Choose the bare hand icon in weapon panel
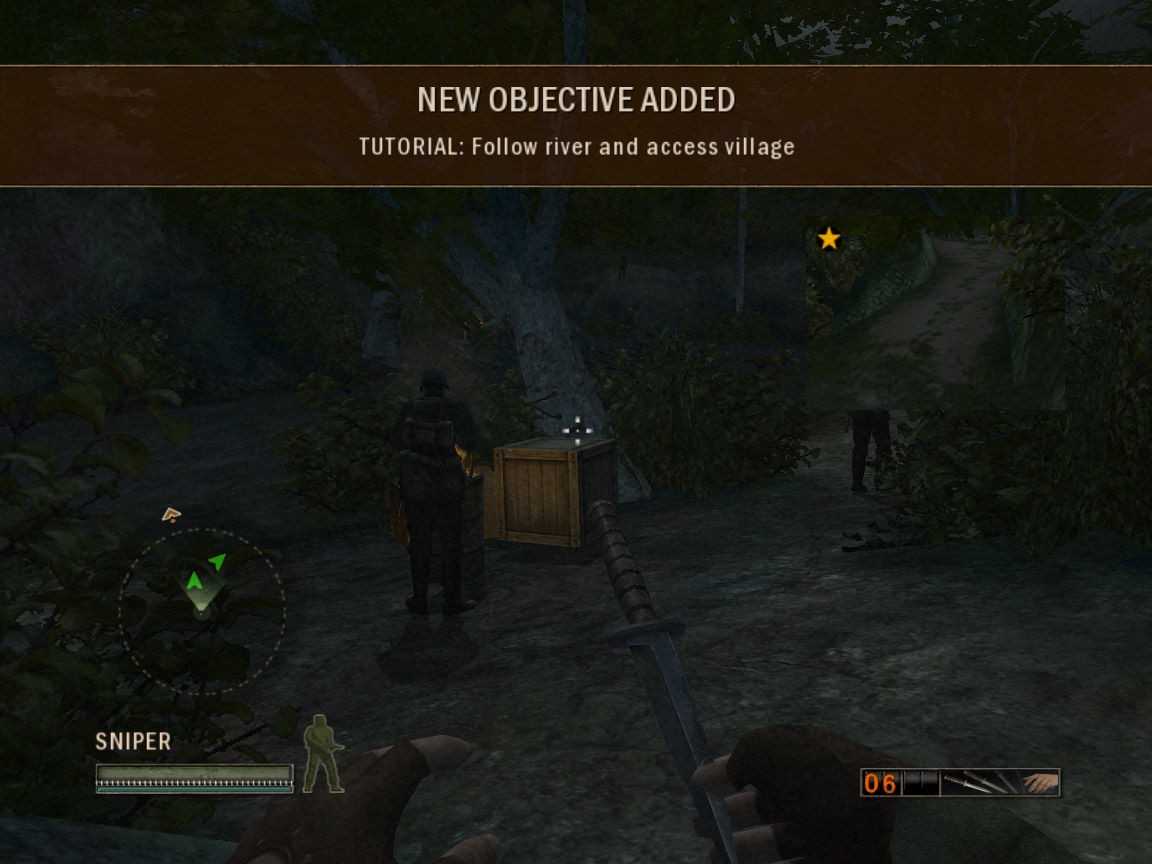Viewport: 1152px width, 864px height. (1040, 782)
